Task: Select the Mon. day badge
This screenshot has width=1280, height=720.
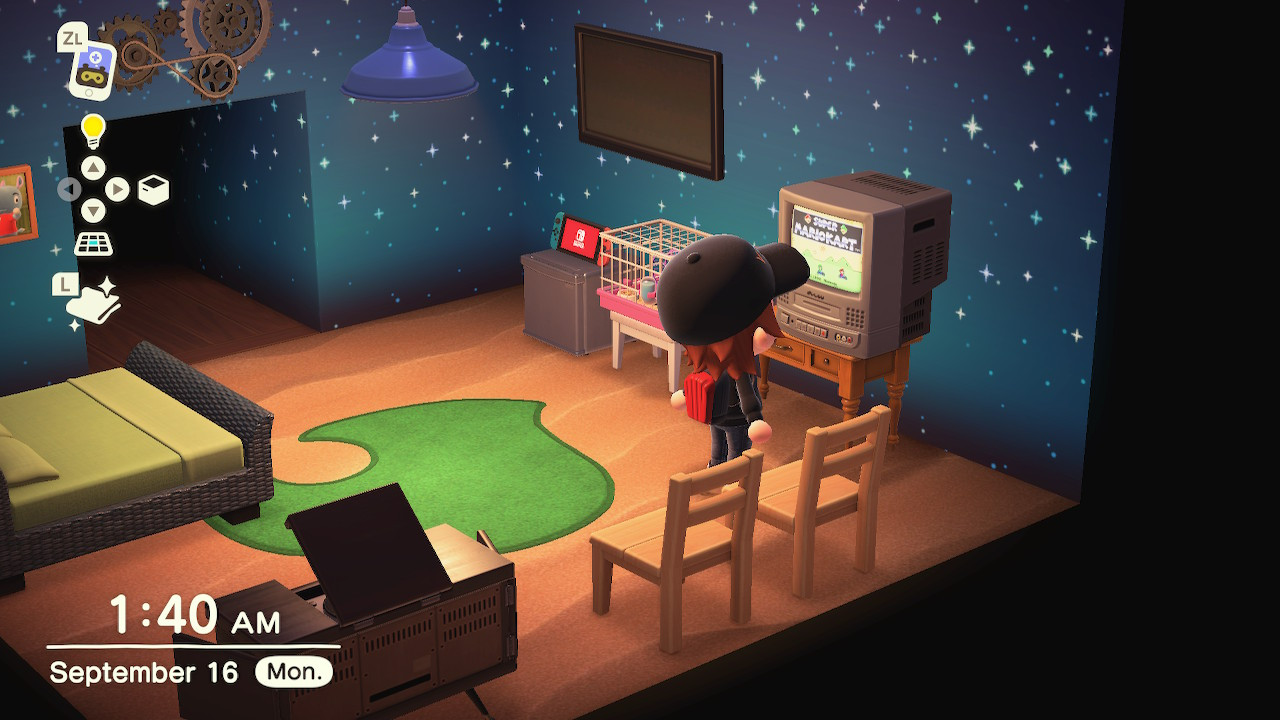Action: [296, 672]
